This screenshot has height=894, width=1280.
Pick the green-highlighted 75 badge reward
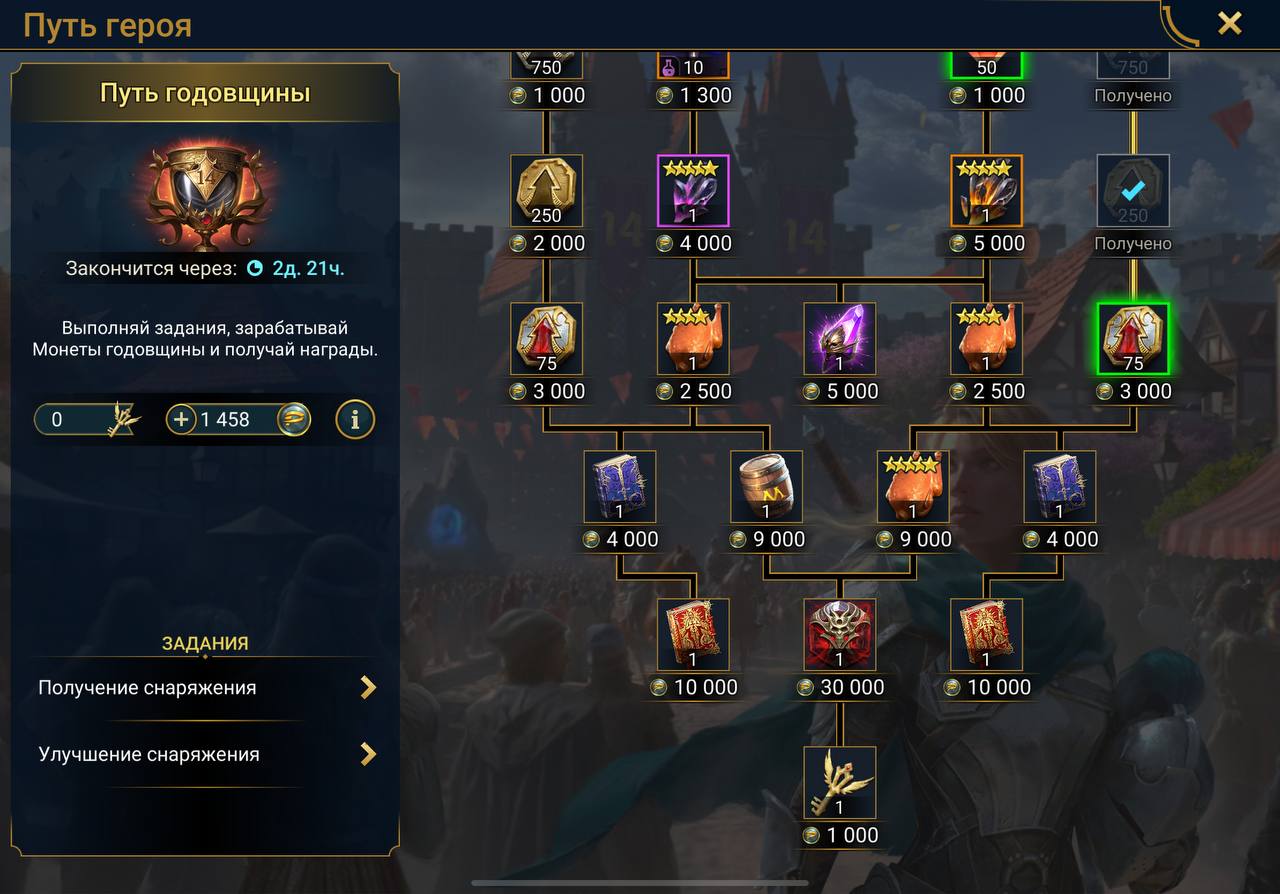[x=1133, y=339]
